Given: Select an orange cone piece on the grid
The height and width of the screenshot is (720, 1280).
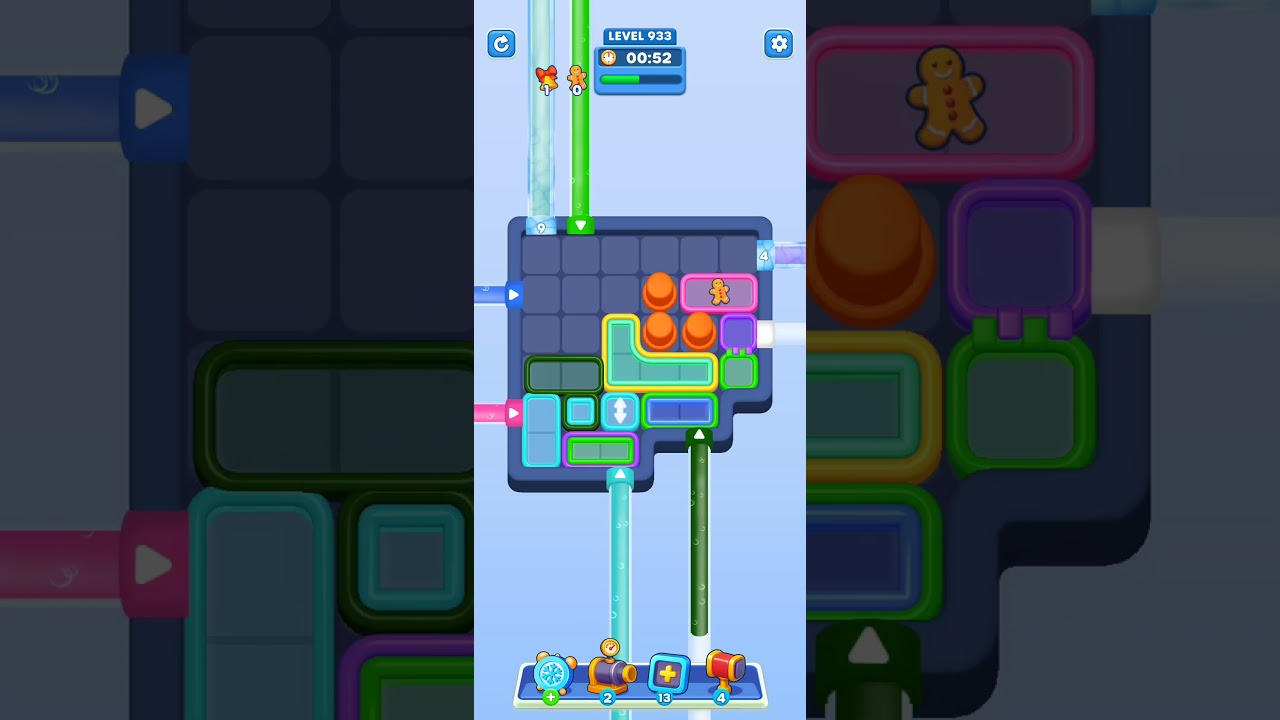Looking at the screenshot, I should (x=660, y=290).
